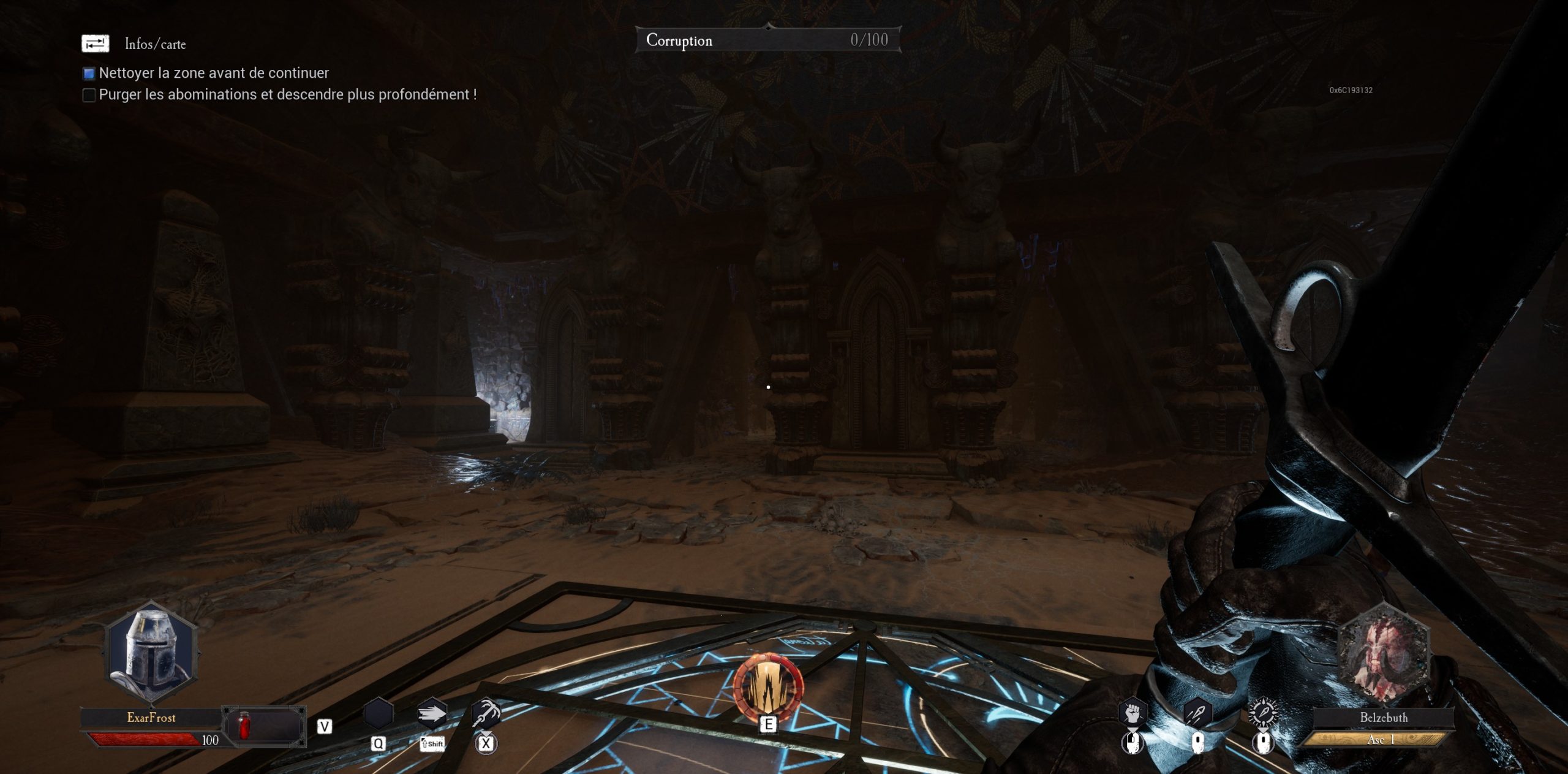Select the clenched fist attack icon
Image resolution: width=1568 pixels, height=774 pixels.
(1133, 713)
